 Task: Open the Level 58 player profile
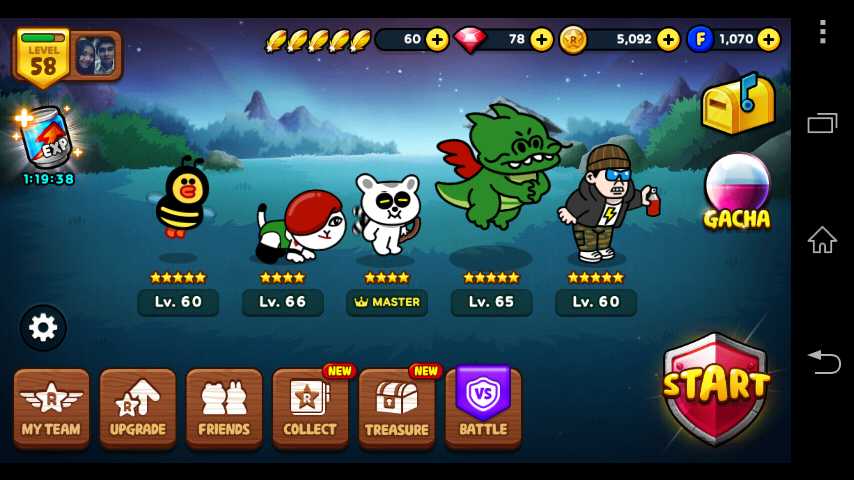pyautogui.click(x=67, y=55)
